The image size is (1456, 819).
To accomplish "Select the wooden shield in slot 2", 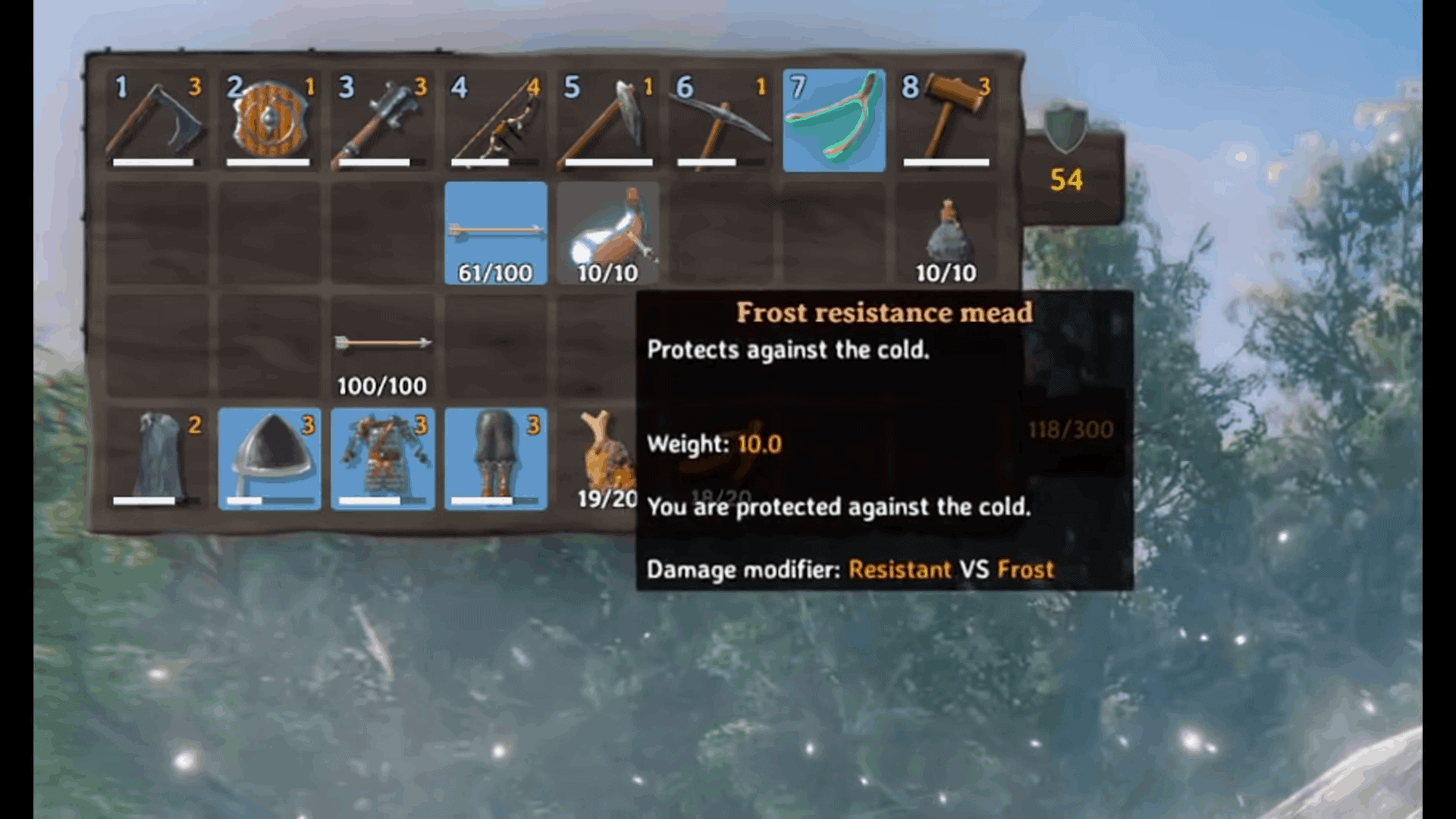I will 269,120.
